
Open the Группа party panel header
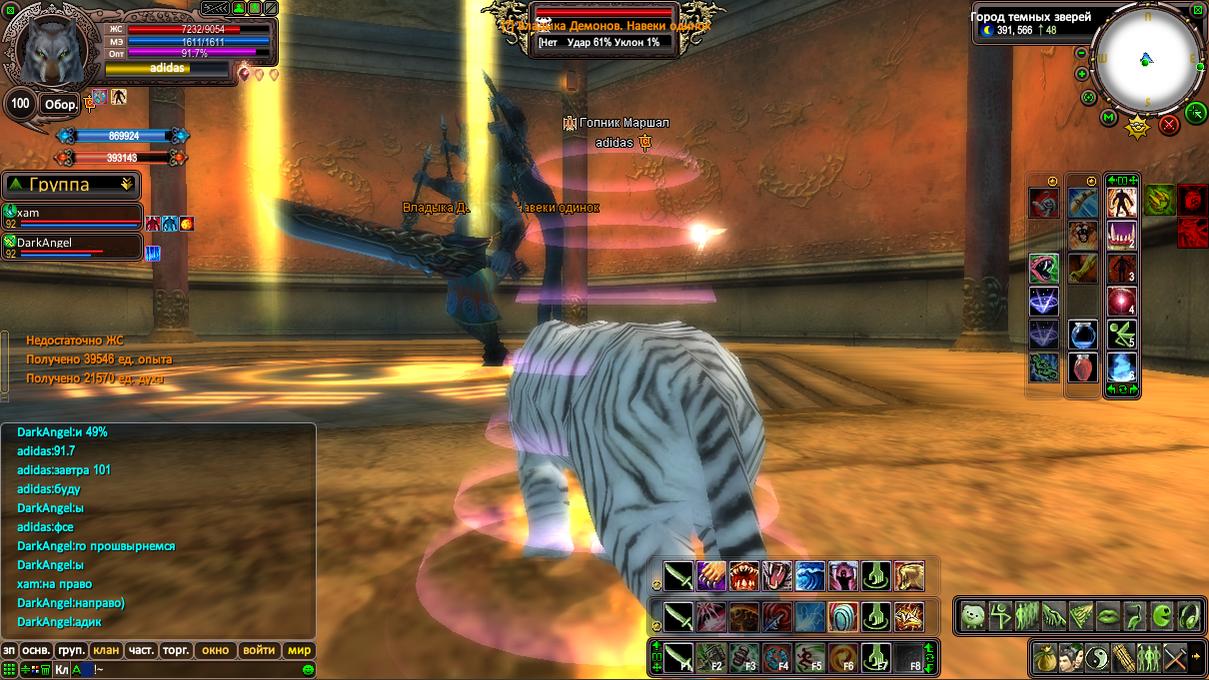70,185
